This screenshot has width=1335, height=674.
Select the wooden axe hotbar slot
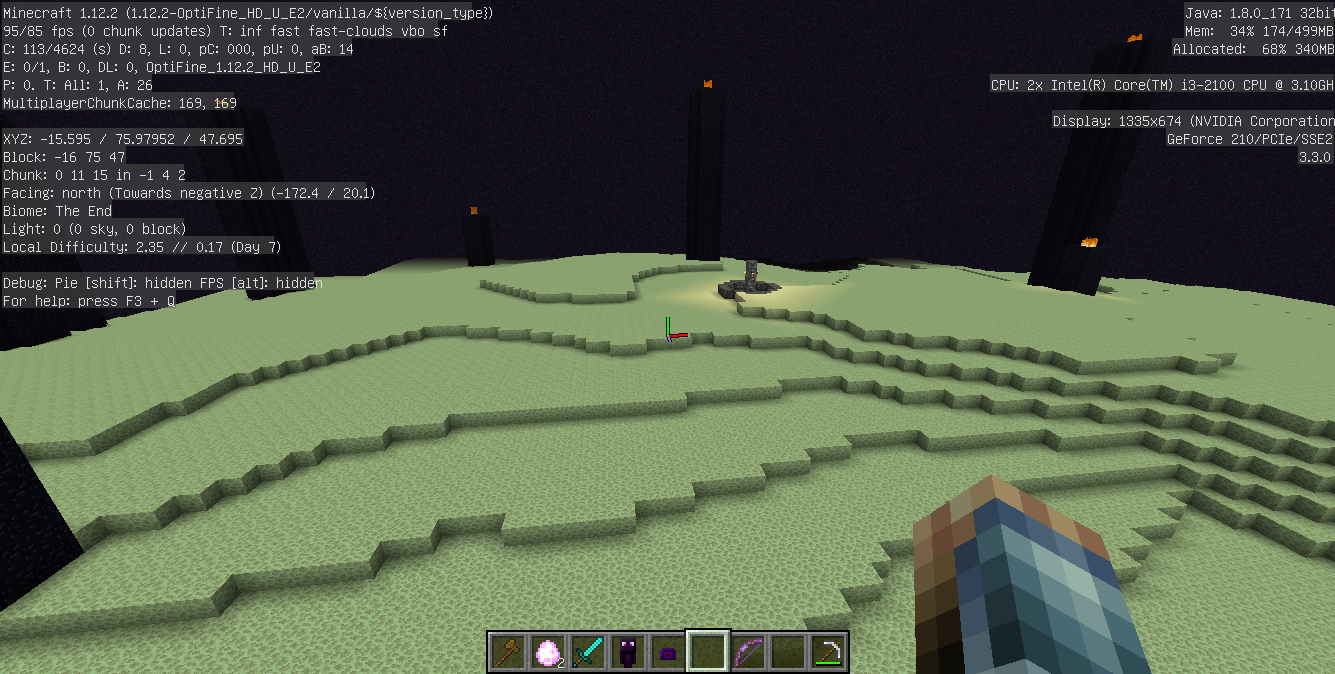508,652
